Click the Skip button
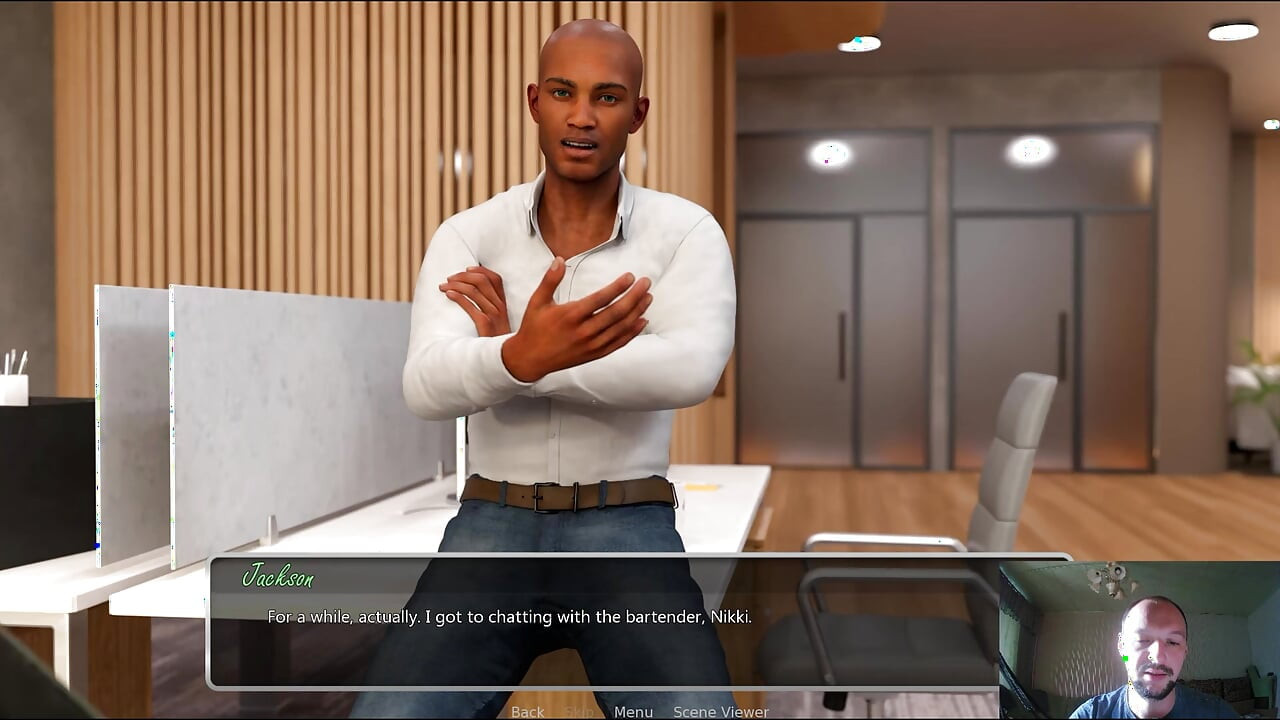1280x720 pixels. click(x=579, y=712)
